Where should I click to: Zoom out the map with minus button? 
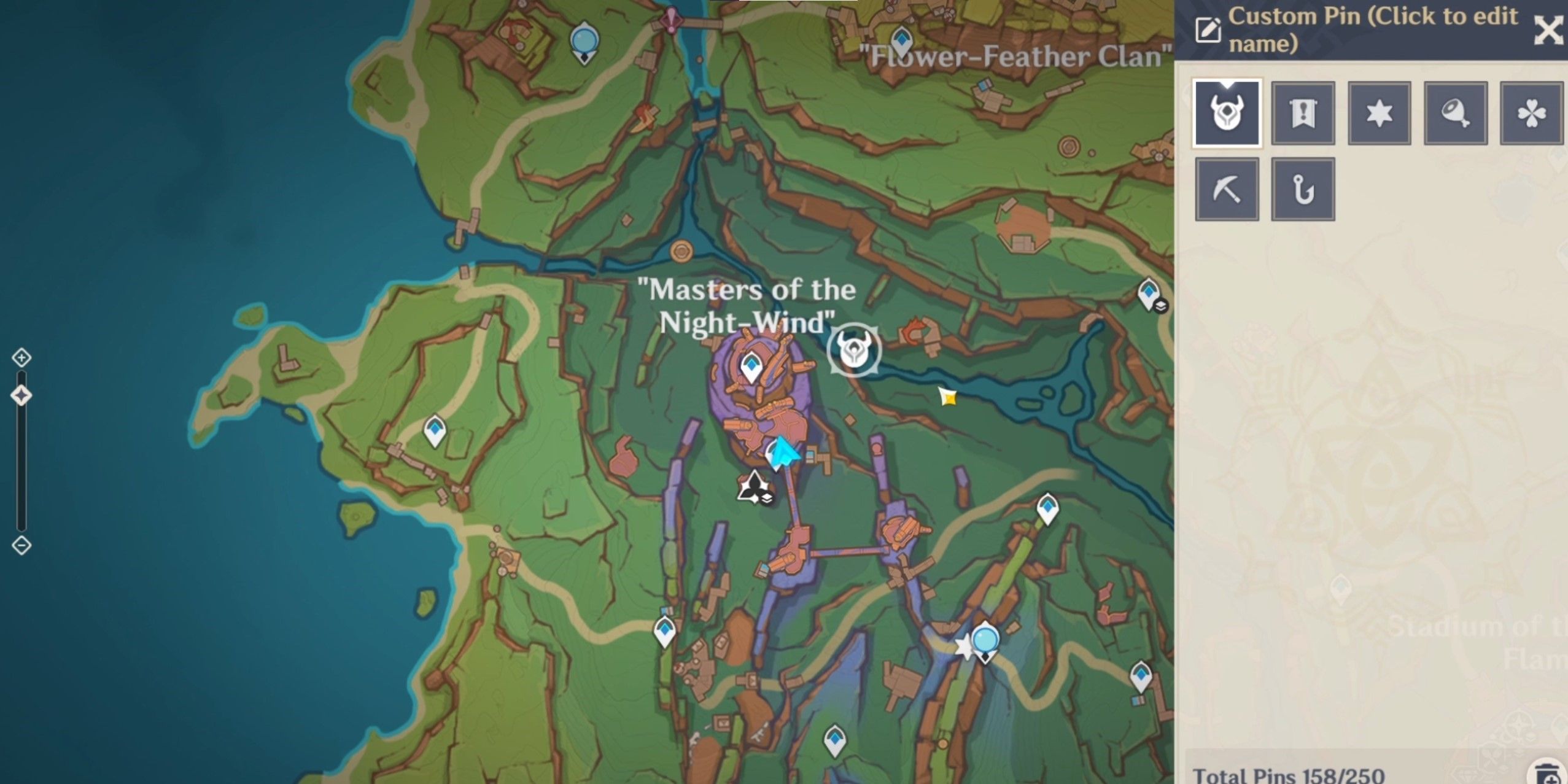(x=21, y=545)
